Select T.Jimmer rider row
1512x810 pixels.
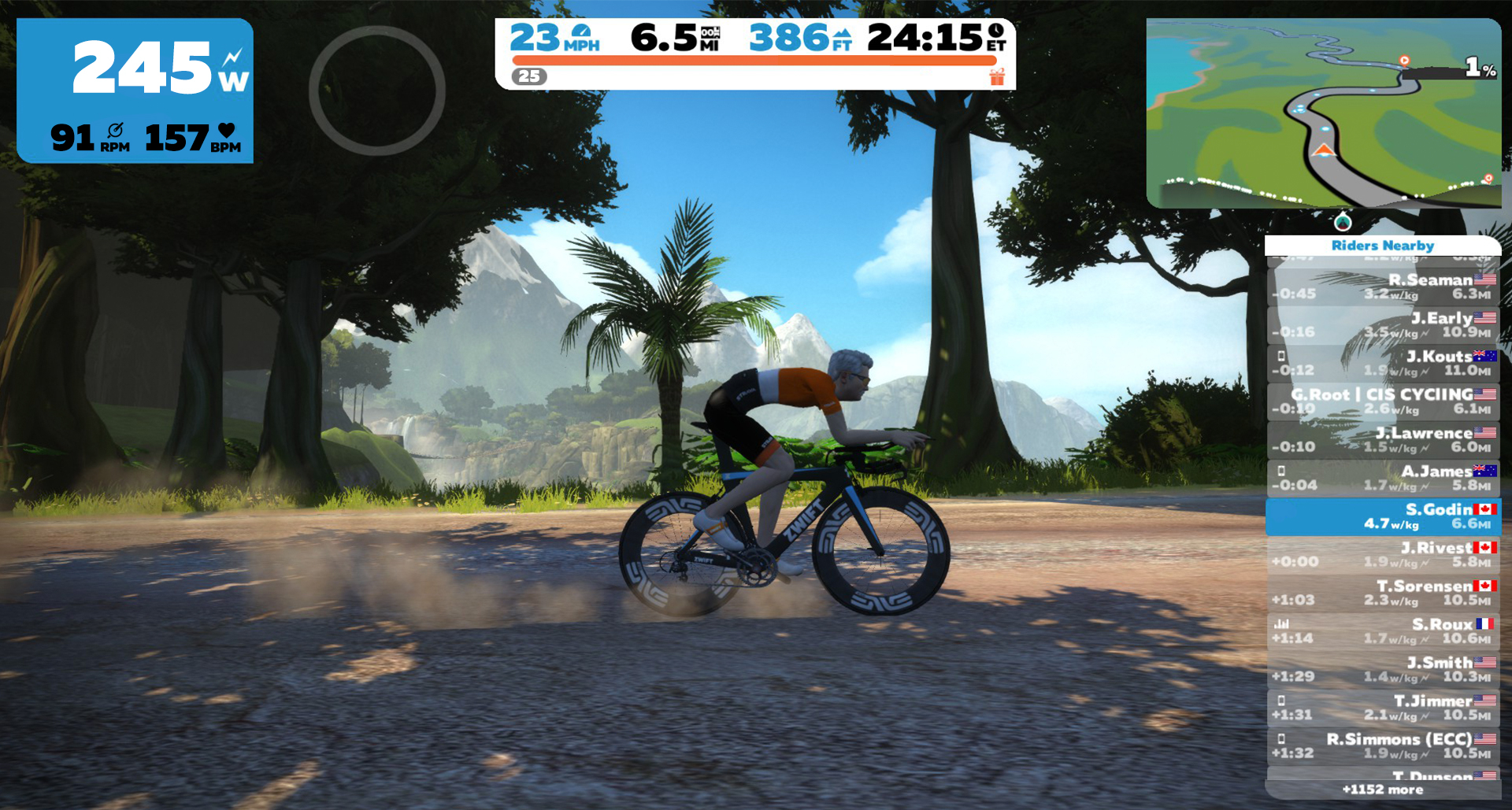1383,708
